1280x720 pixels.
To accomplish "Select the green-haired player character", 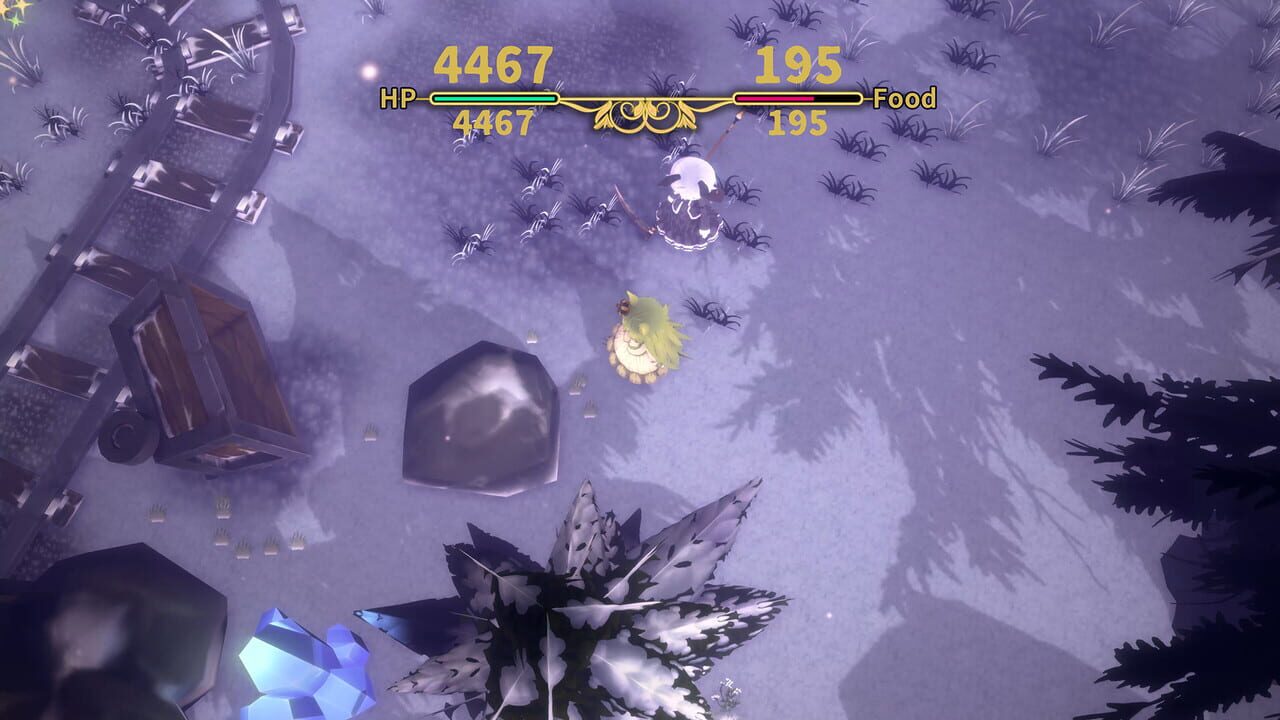I will 645,340.
